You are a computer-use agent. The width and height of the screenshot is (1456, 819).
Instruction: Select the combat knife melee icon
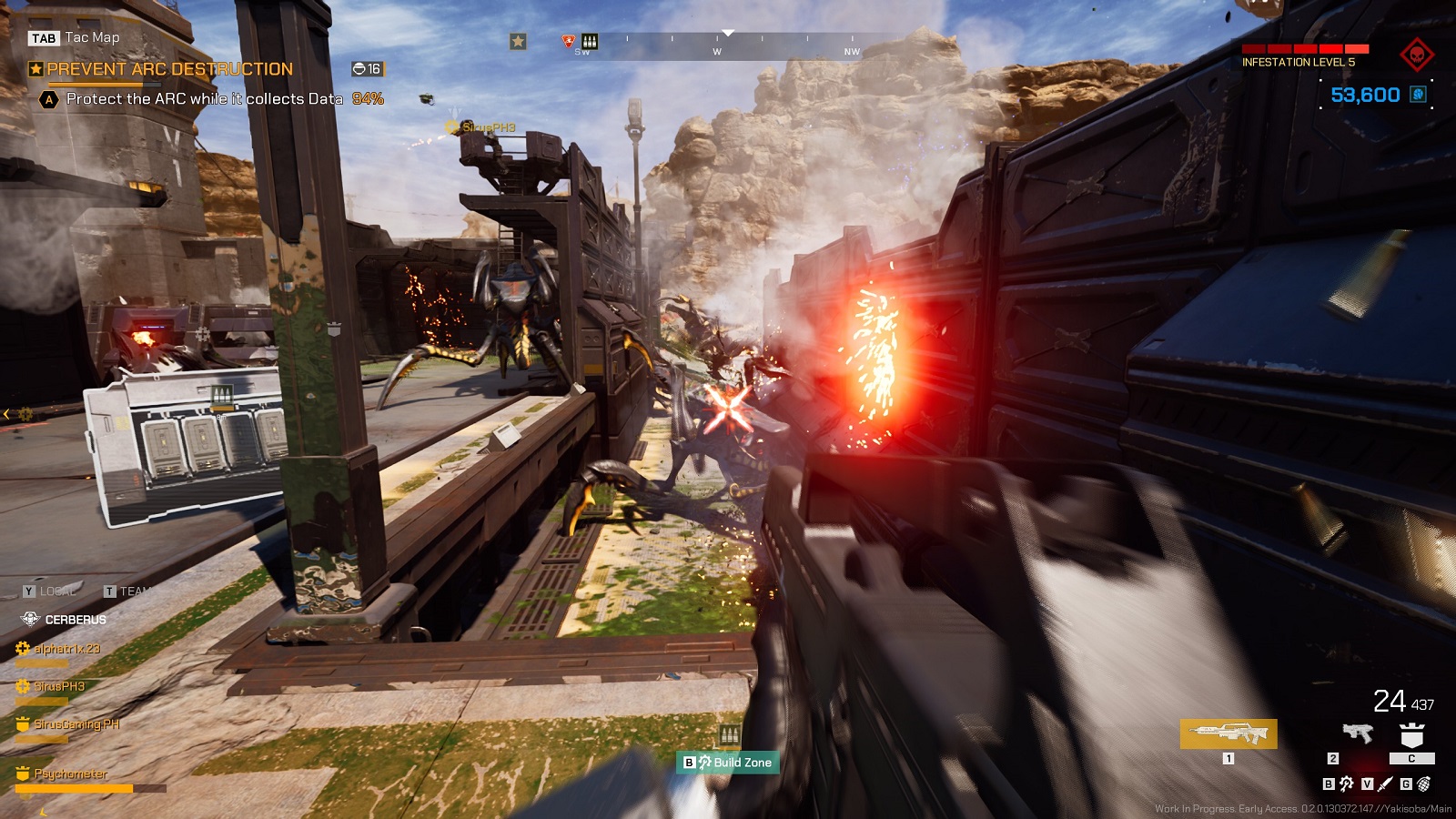1385,784
